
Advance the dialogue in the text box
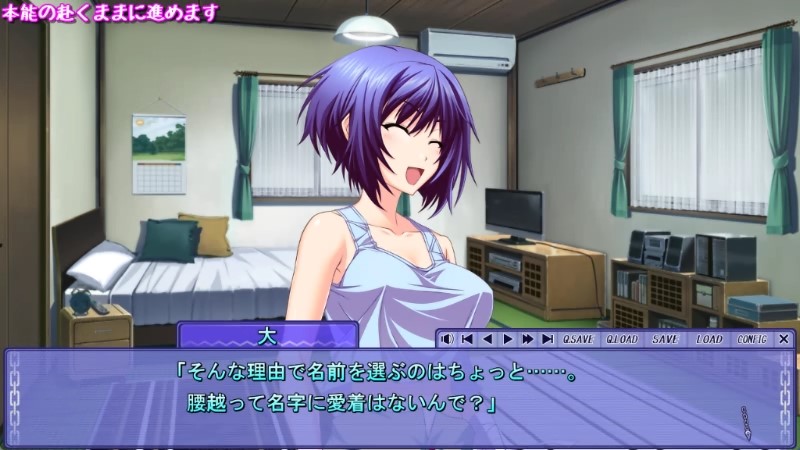click(x=400, y=395)
